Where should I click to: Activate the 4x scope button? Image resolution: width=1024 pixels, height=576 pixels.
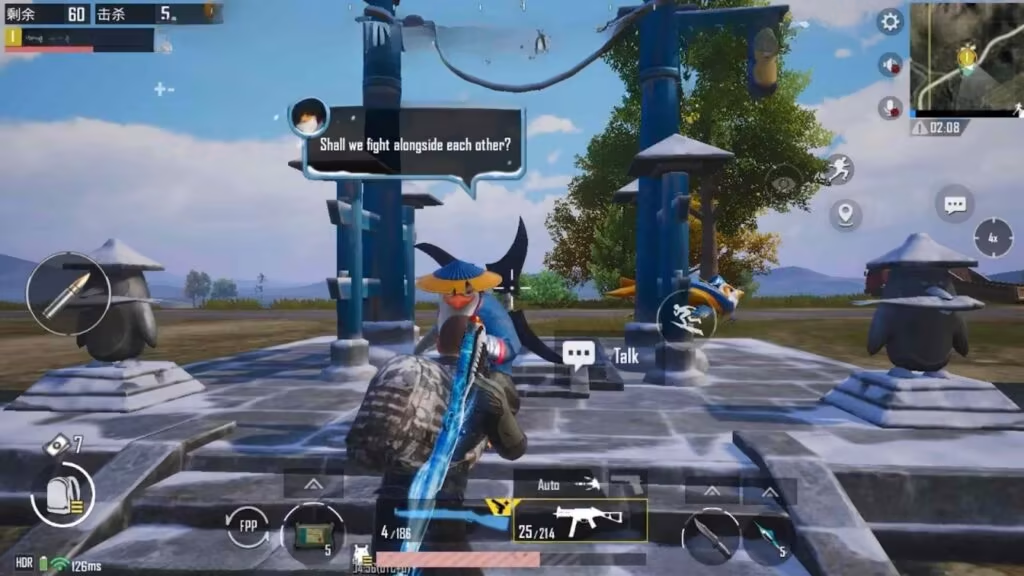[x=993, y=238]
